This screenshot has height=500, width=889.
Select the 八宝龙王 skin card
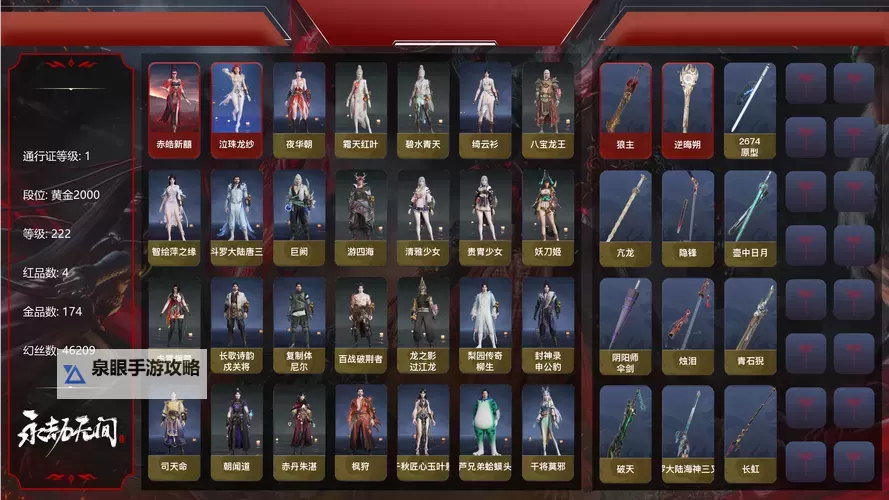click(x=546, y=109)
